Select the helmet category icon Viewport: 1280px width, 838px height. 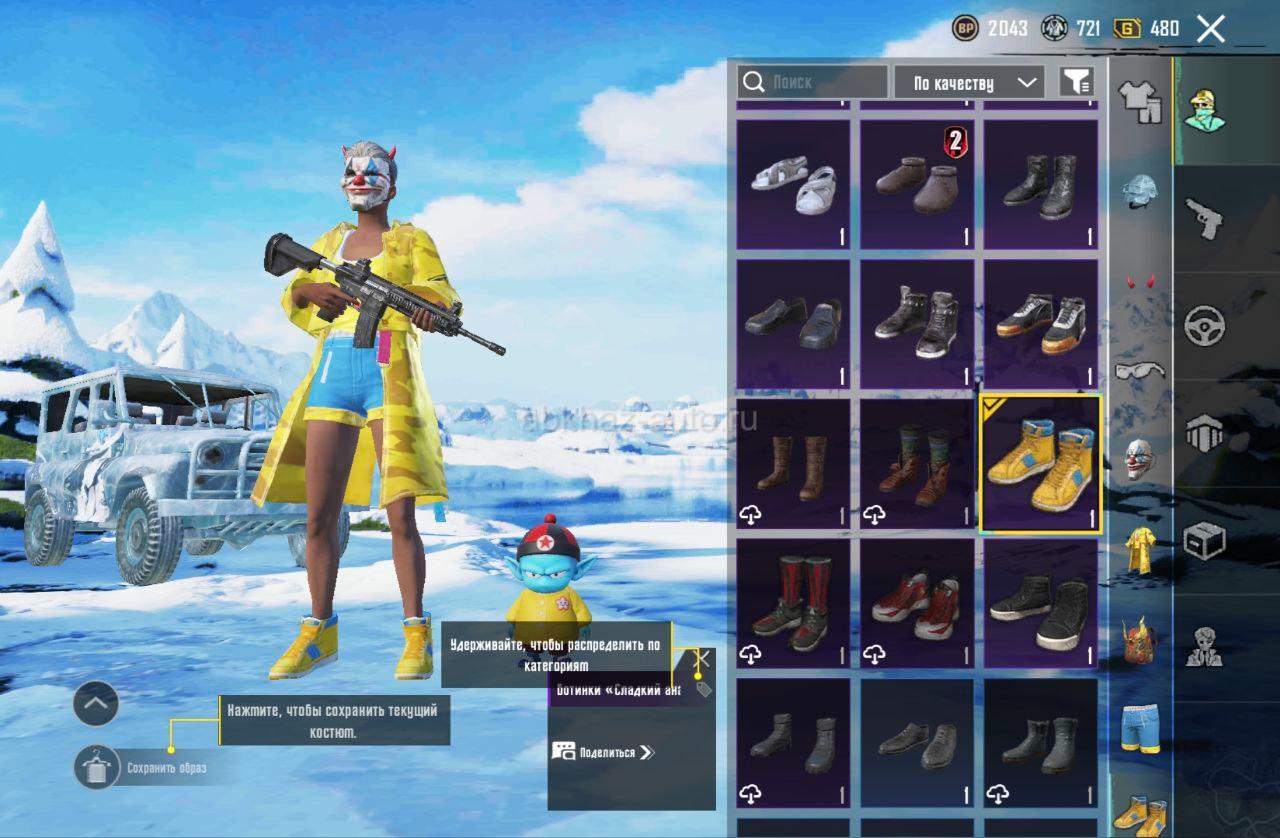[x=1139, y=190]
